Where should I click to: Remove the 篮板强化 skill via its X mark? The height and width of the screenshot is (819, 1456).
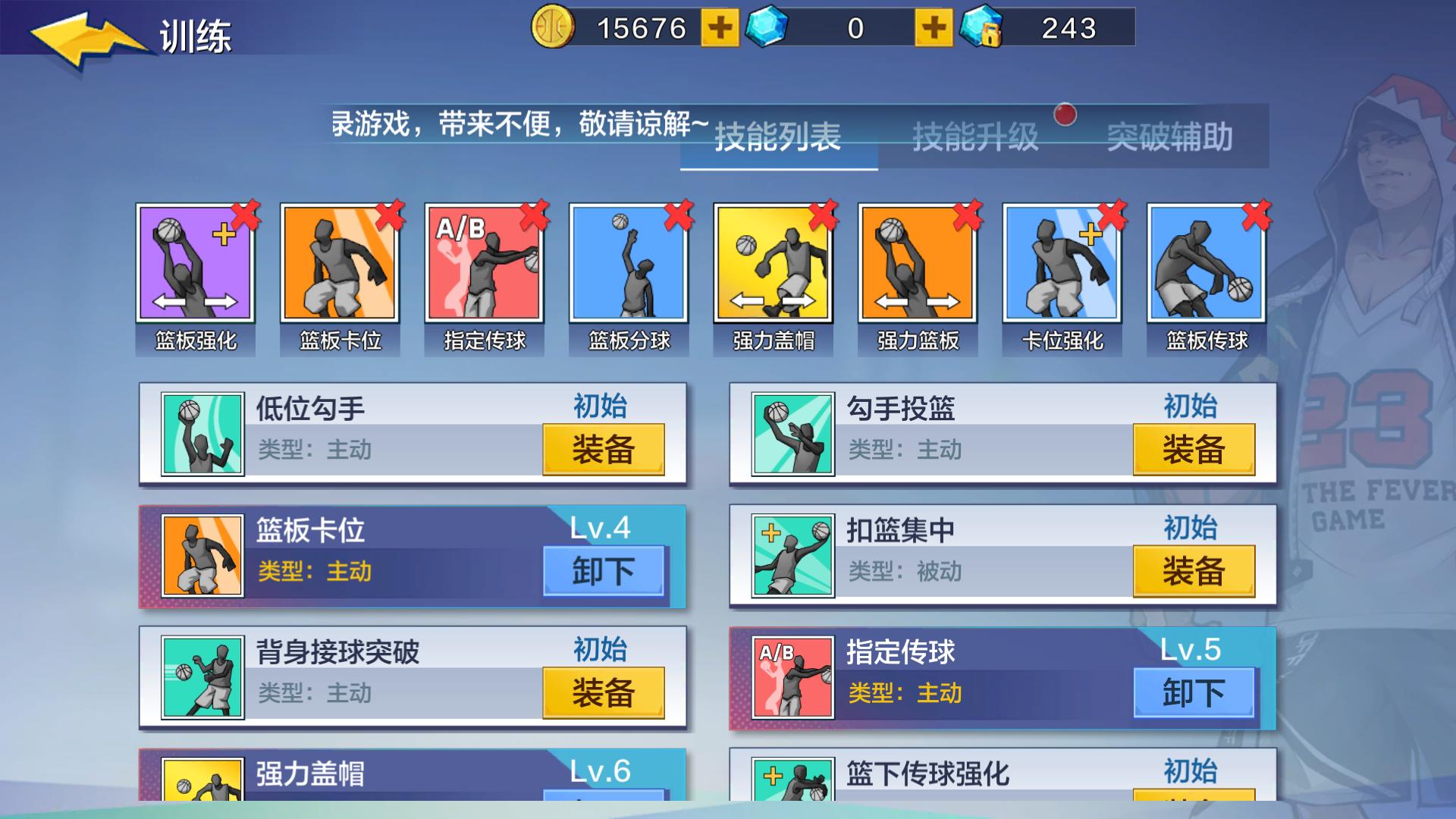pyautogui.click(x=244, y=216)
